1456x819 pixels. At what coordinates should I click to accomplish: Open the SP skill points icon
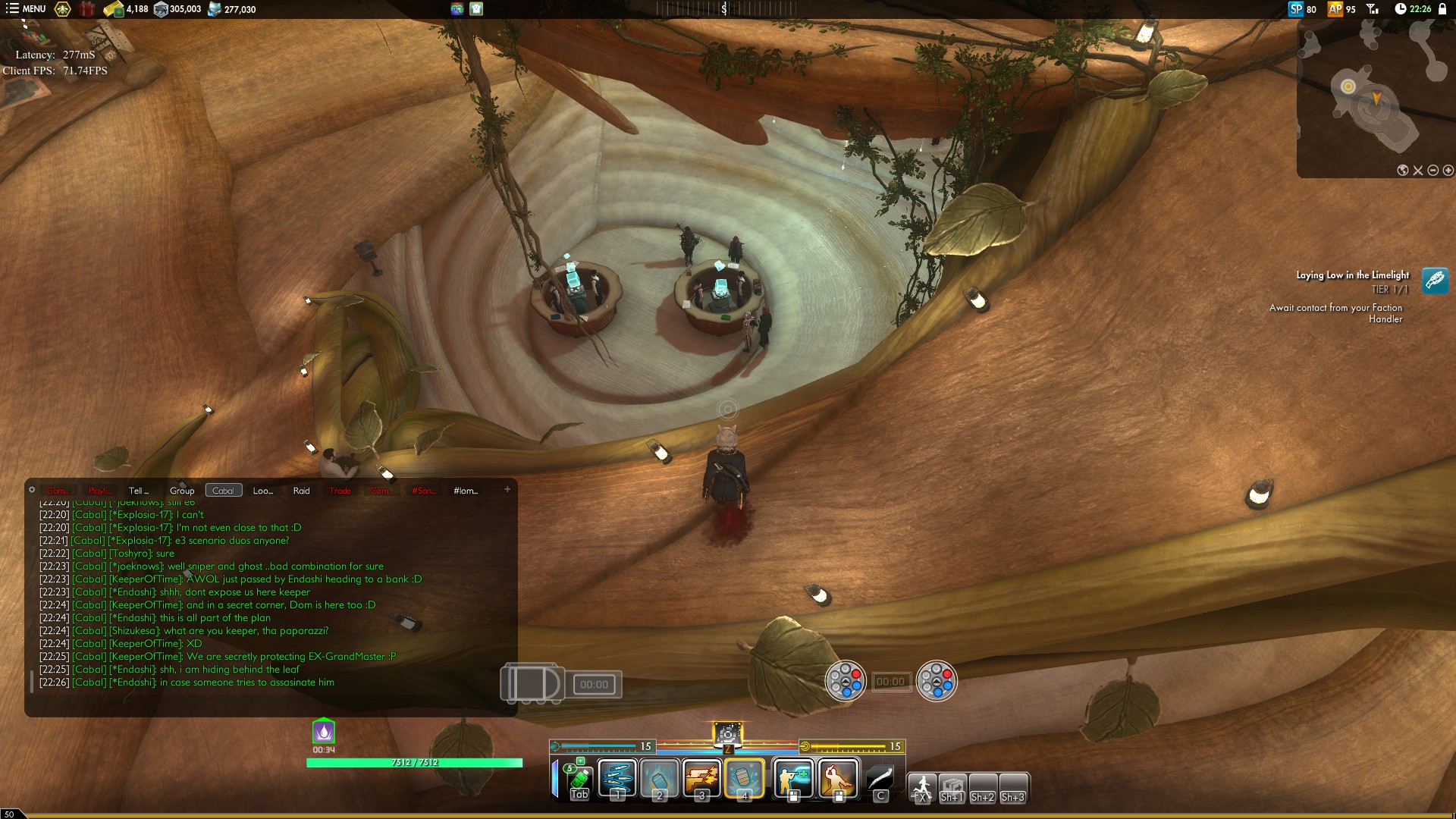coord(1296,9)
